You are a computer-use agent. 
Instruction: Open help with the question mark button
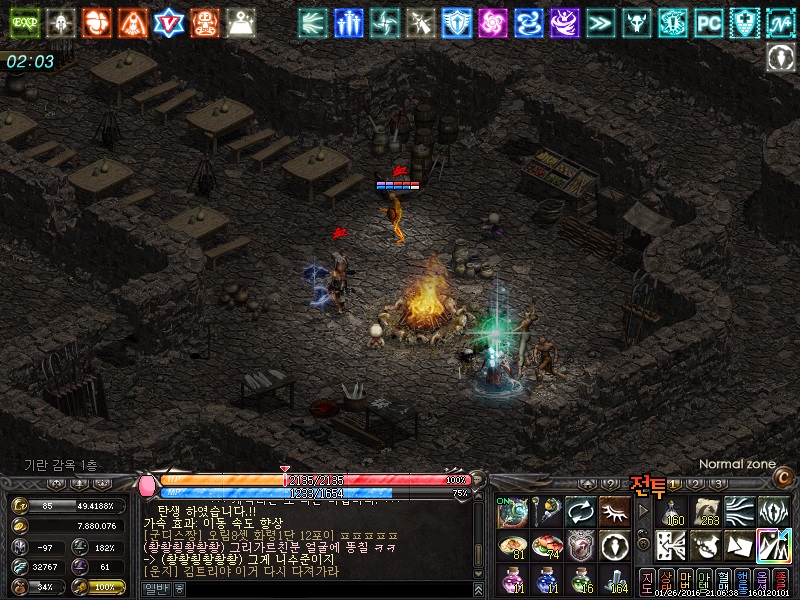tap(611, 484)
